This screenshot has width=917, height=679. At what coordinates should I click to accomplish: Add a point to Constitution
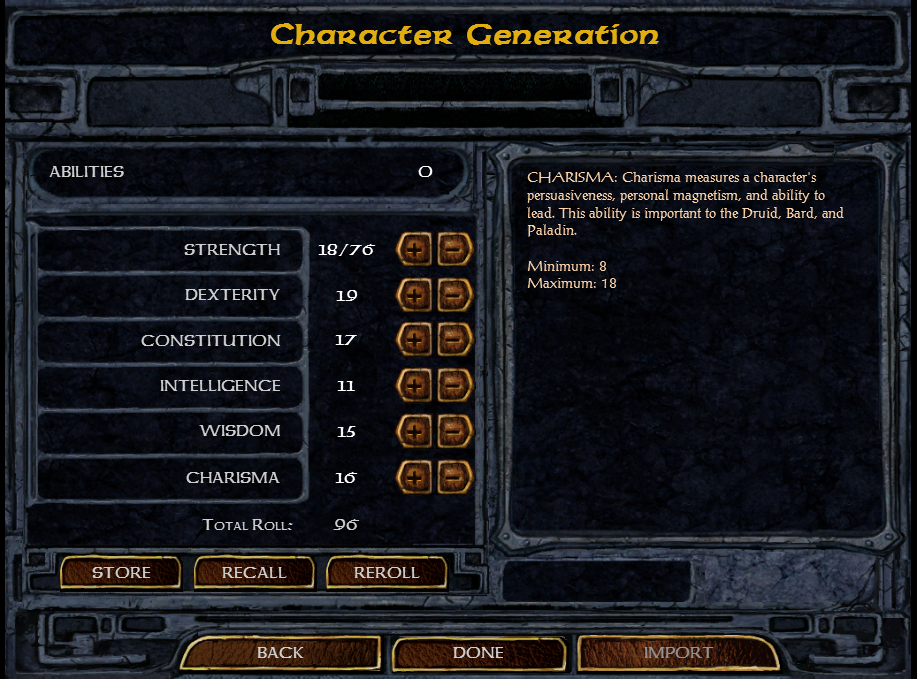tap(414, 340)
